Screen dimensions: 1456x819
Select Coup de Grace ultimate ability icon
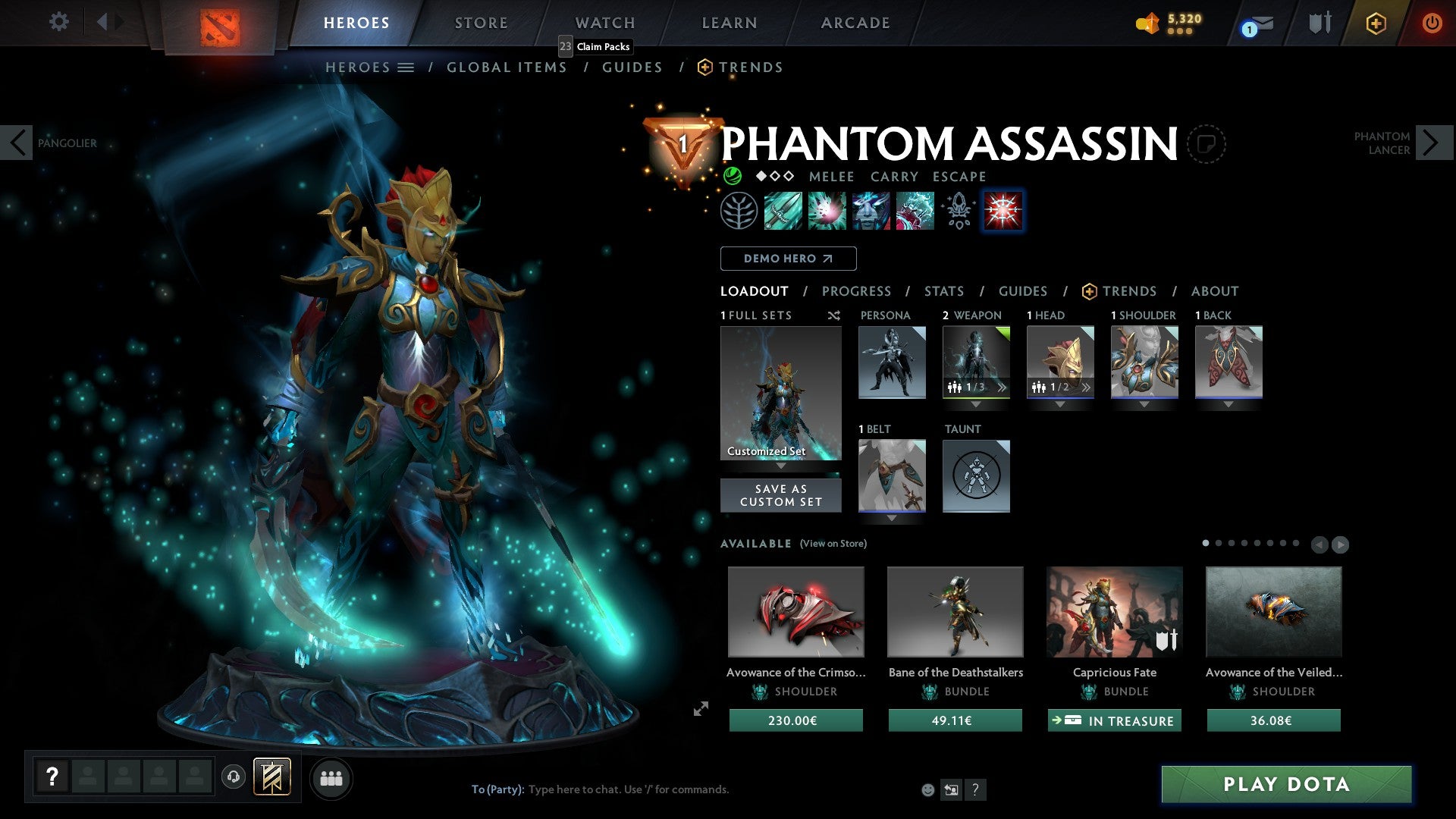[x=1003, y=211]
